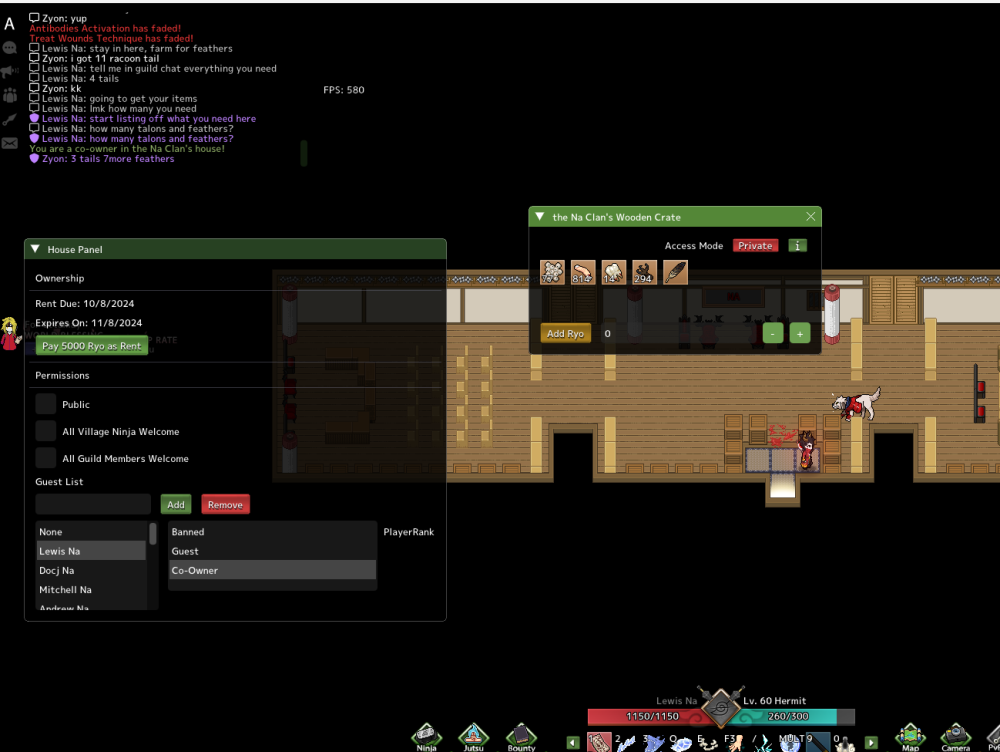This screenshot has width=1000, height=752.
Task: Toggle the Private access mode button
Action: pos(756,245)
